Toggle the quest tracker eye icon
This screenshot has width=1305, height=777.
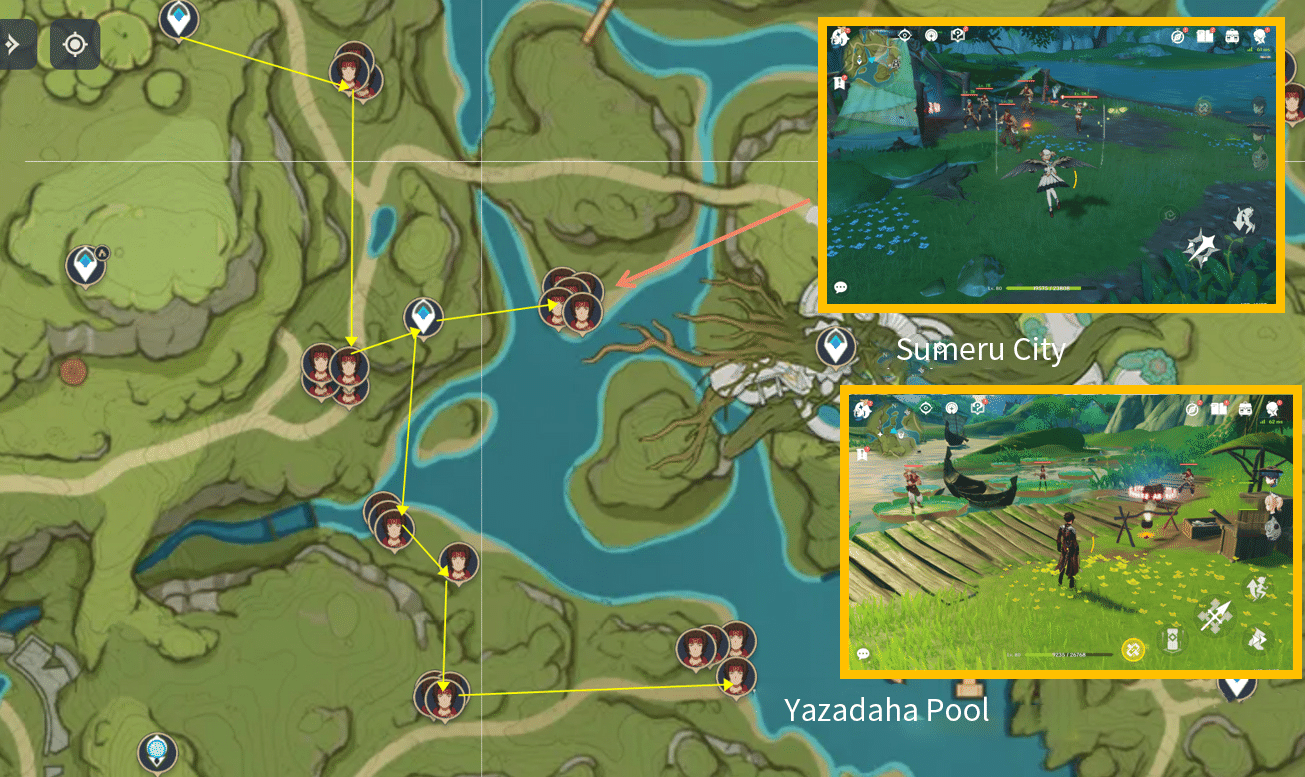pyautogui.click(x=905, y=34)
